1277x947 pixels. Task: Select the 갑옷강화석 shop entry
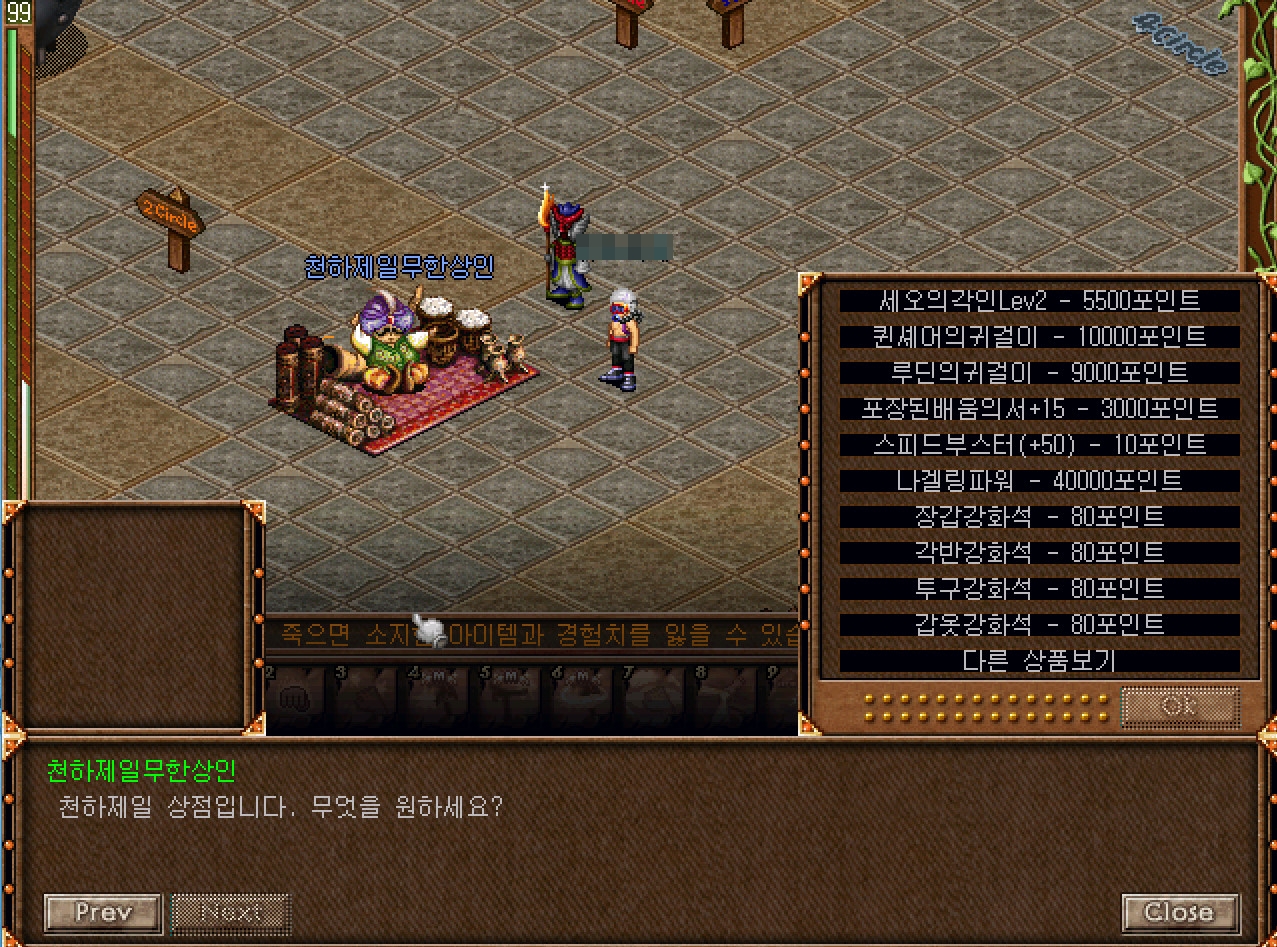[1039, 625]
